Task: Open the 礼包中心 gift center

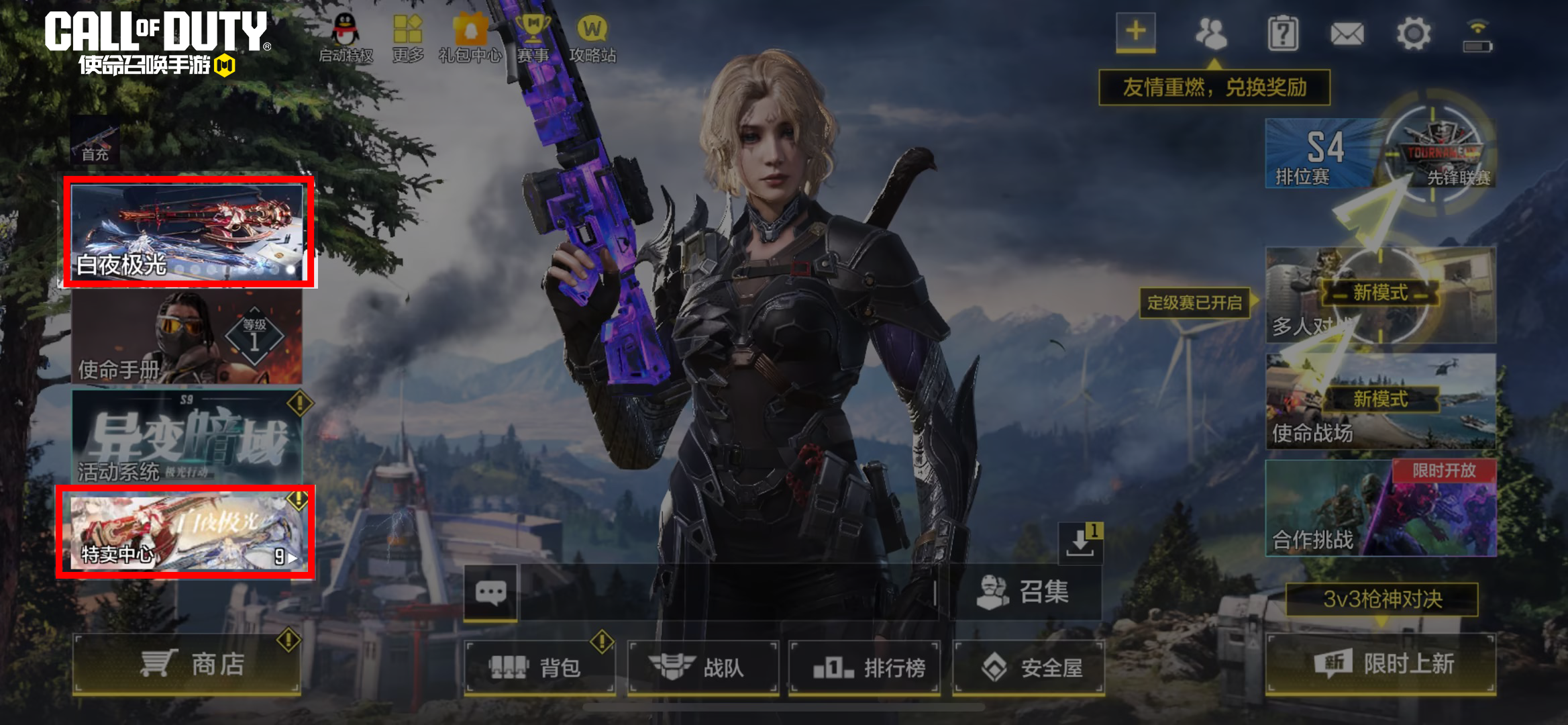Action: (470, 39)
